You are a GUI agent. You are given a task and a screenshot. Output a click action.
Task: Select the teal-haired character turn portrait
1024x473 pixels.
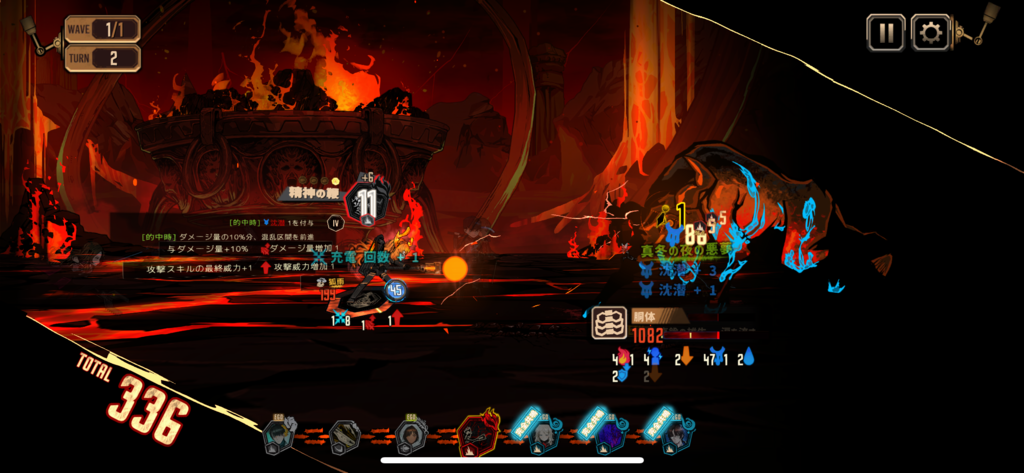279,436
